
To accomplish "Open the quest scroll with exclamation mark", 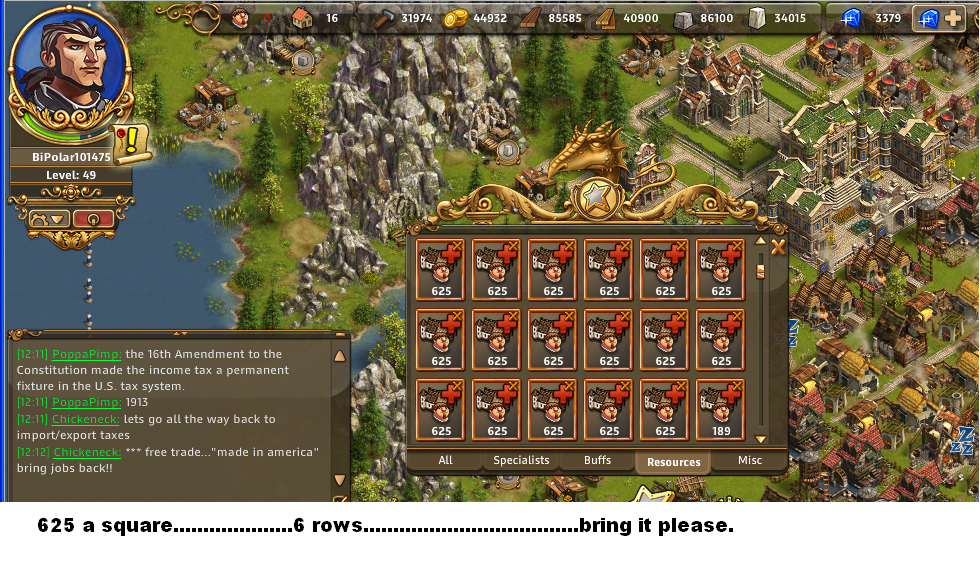I will [130, 143].
